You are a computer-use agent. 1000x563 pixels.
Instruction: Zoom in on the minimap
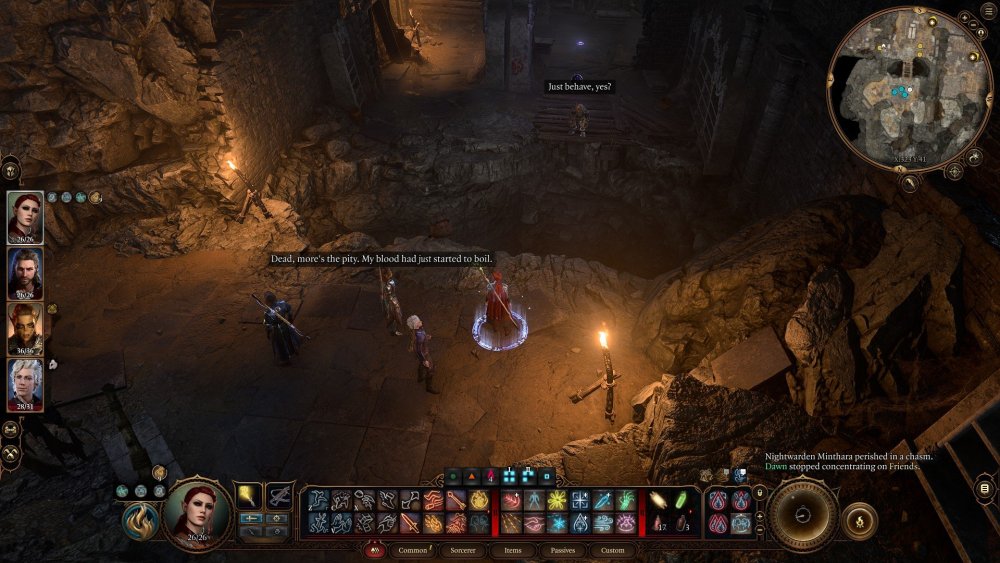click(x=966, y=19)
